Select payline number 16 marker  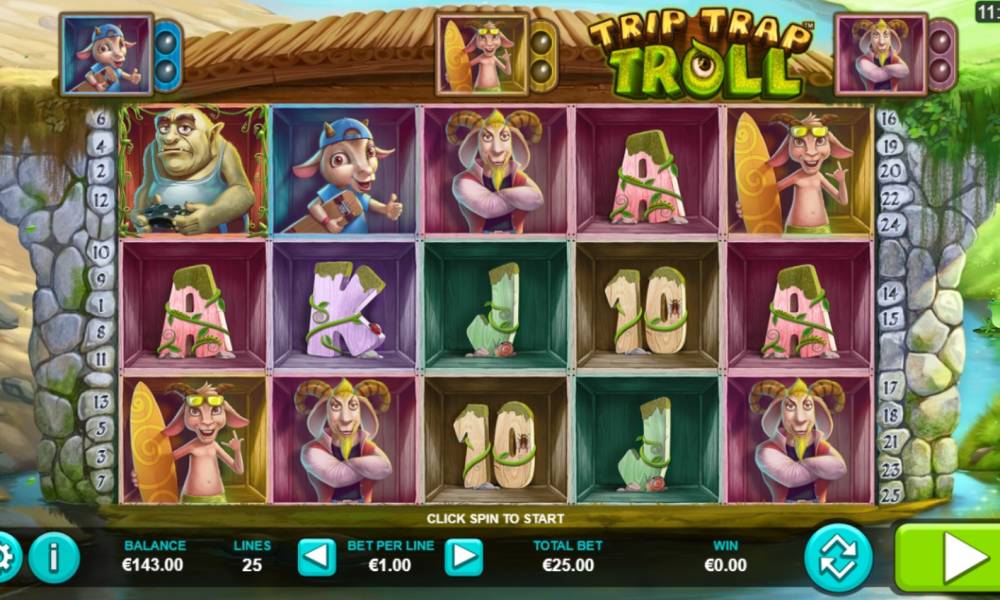coord(889,120)
